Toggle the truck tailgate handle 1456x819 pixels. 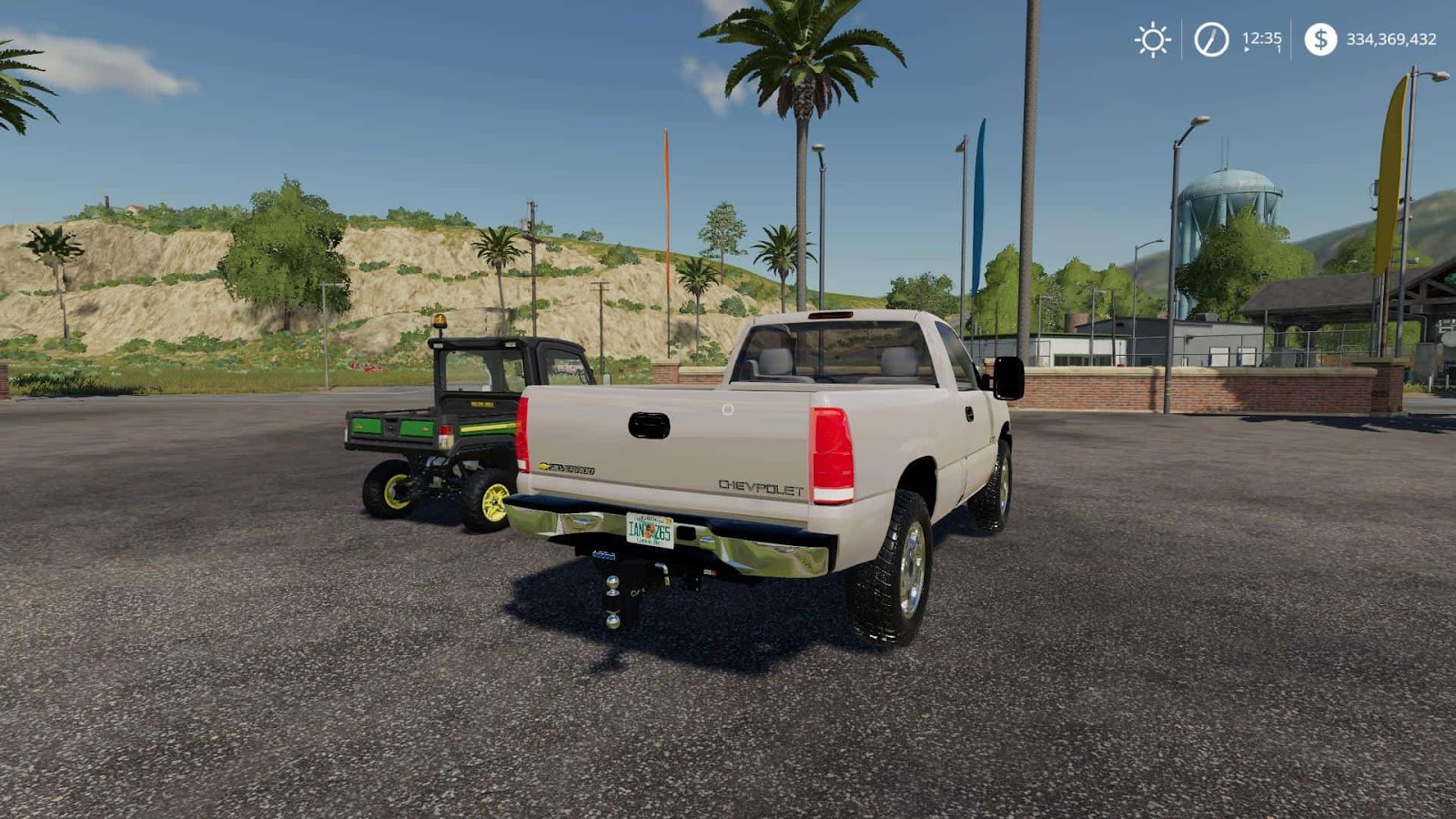click(647, 424)
